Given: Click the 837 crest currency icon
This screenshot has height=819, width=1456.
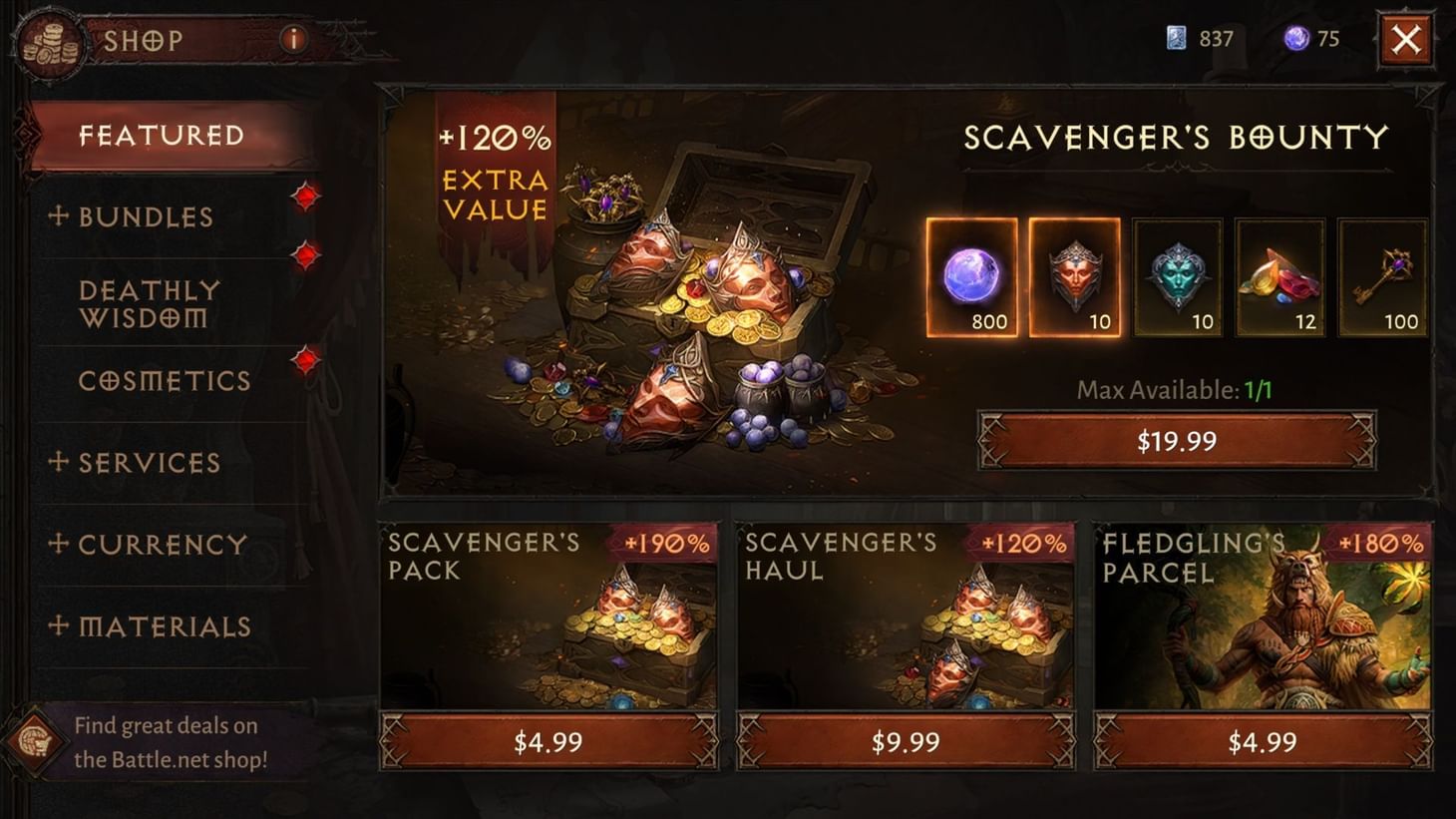Looking at the screenshot, I should pyautogui.click(x=1178, y=39).
